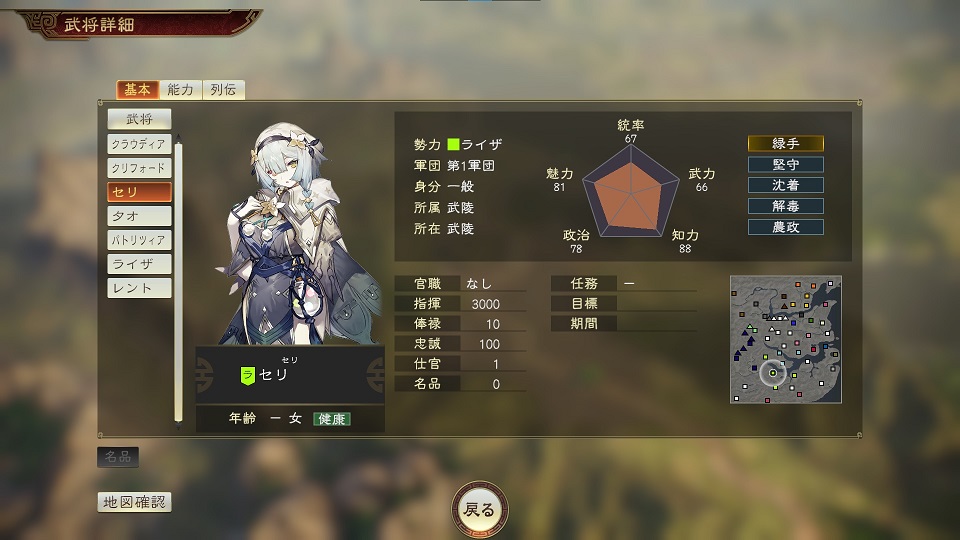This screenshot has height=540, width=960.
Task: Select クラウディア in the officer list
Action: click(x=139, y=144)
